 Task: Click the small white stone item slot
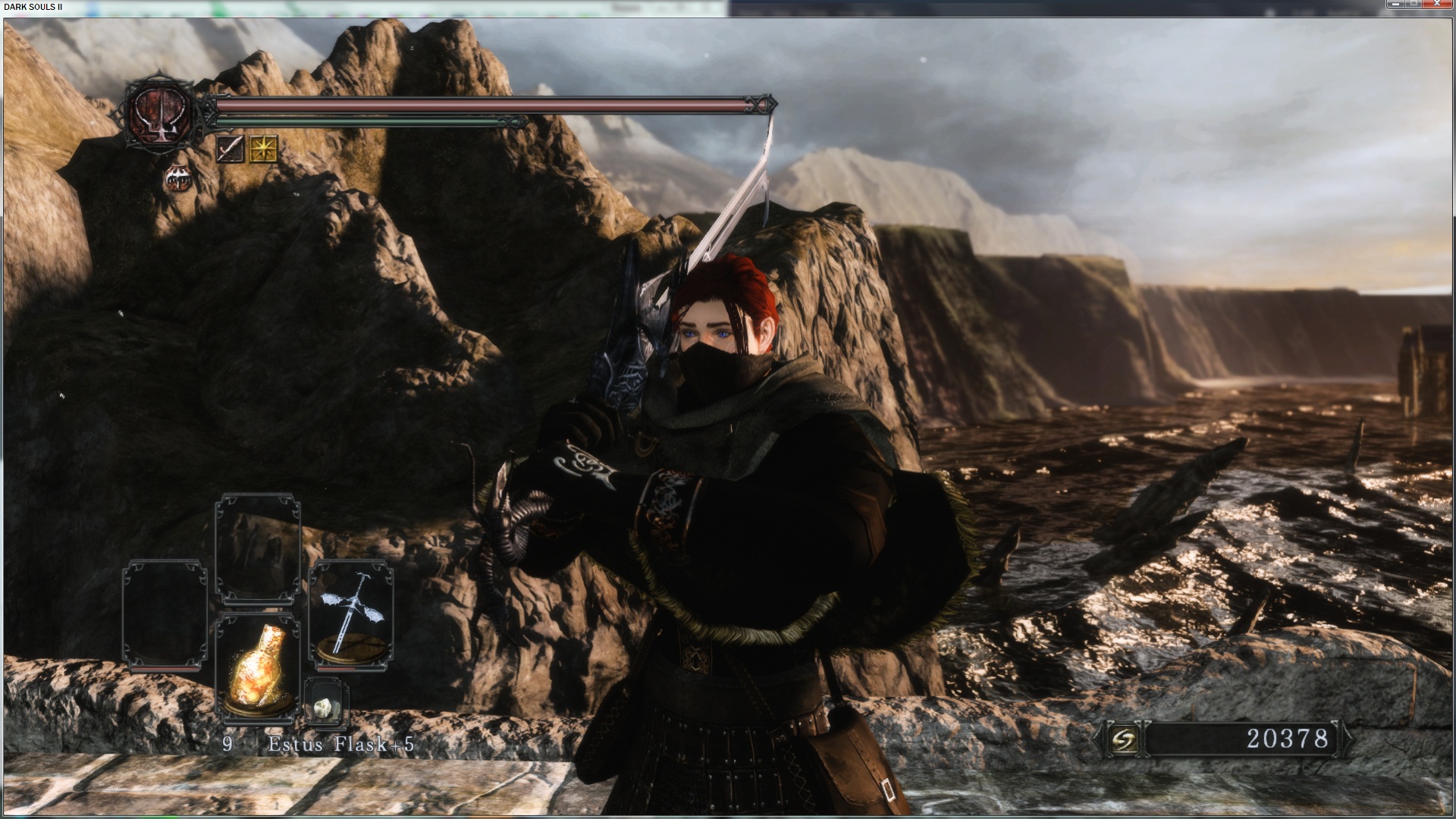(325, 703)
